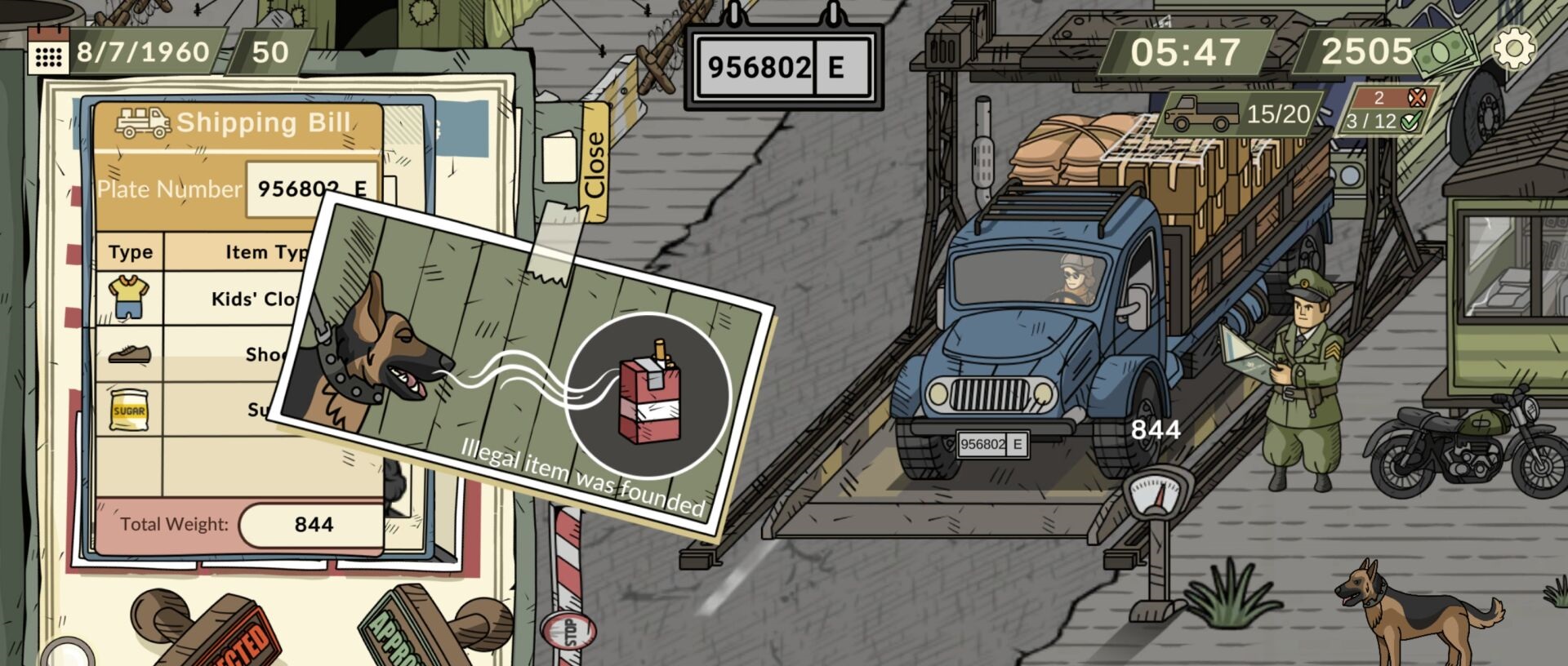Inspect the Plate Number field on the bill
Image resolution: width=1568 pixels, height=666 pixels.
[x=310, y=189]
